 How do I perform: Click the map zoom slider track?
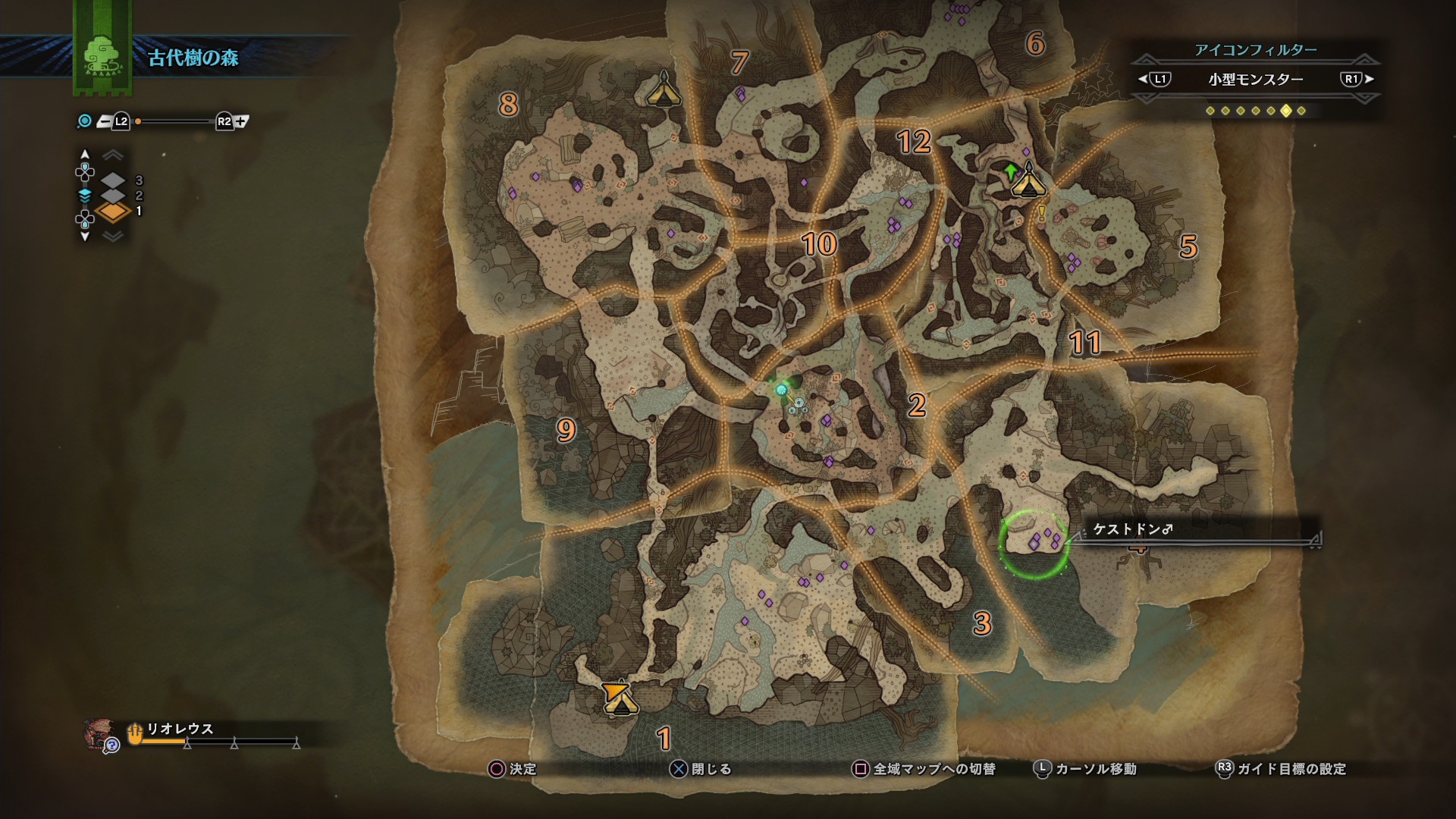[x=174, y=121]
